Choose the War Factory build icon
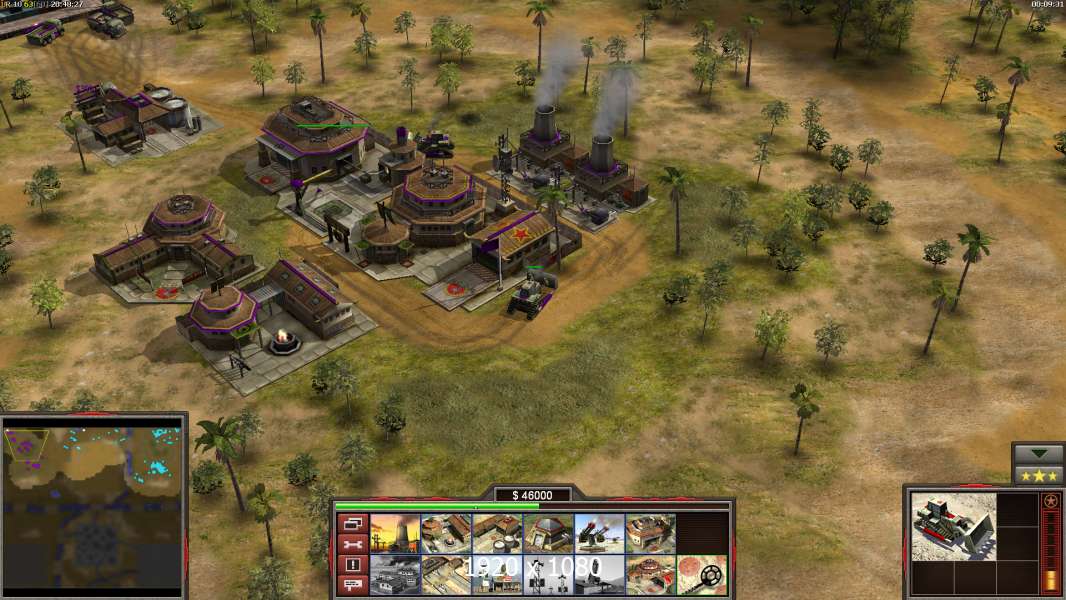Image resolution: width=1066 pixels, height=600 pixels. point(650,533)
